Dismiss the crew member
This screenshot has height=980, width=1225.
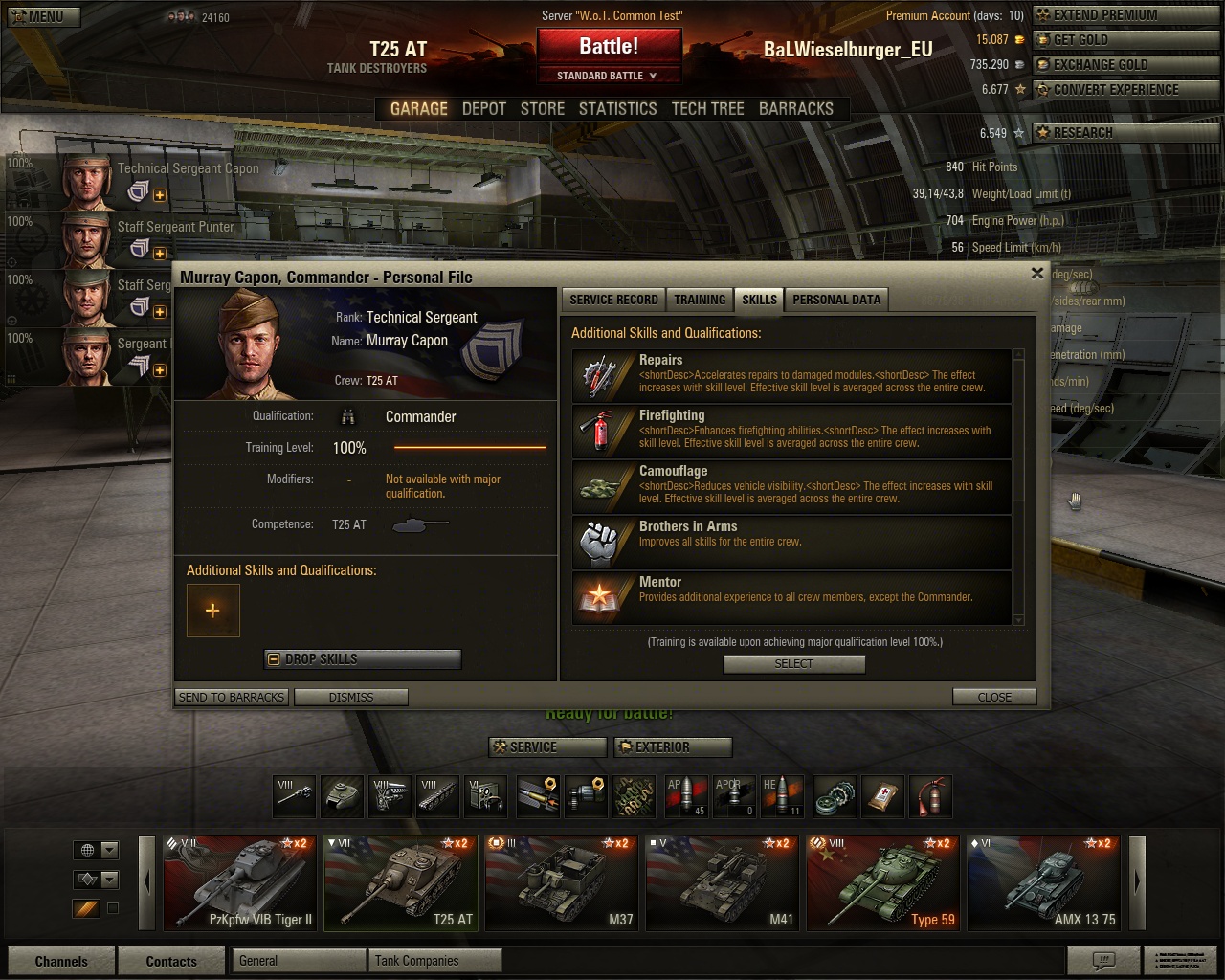click(351, 697)
